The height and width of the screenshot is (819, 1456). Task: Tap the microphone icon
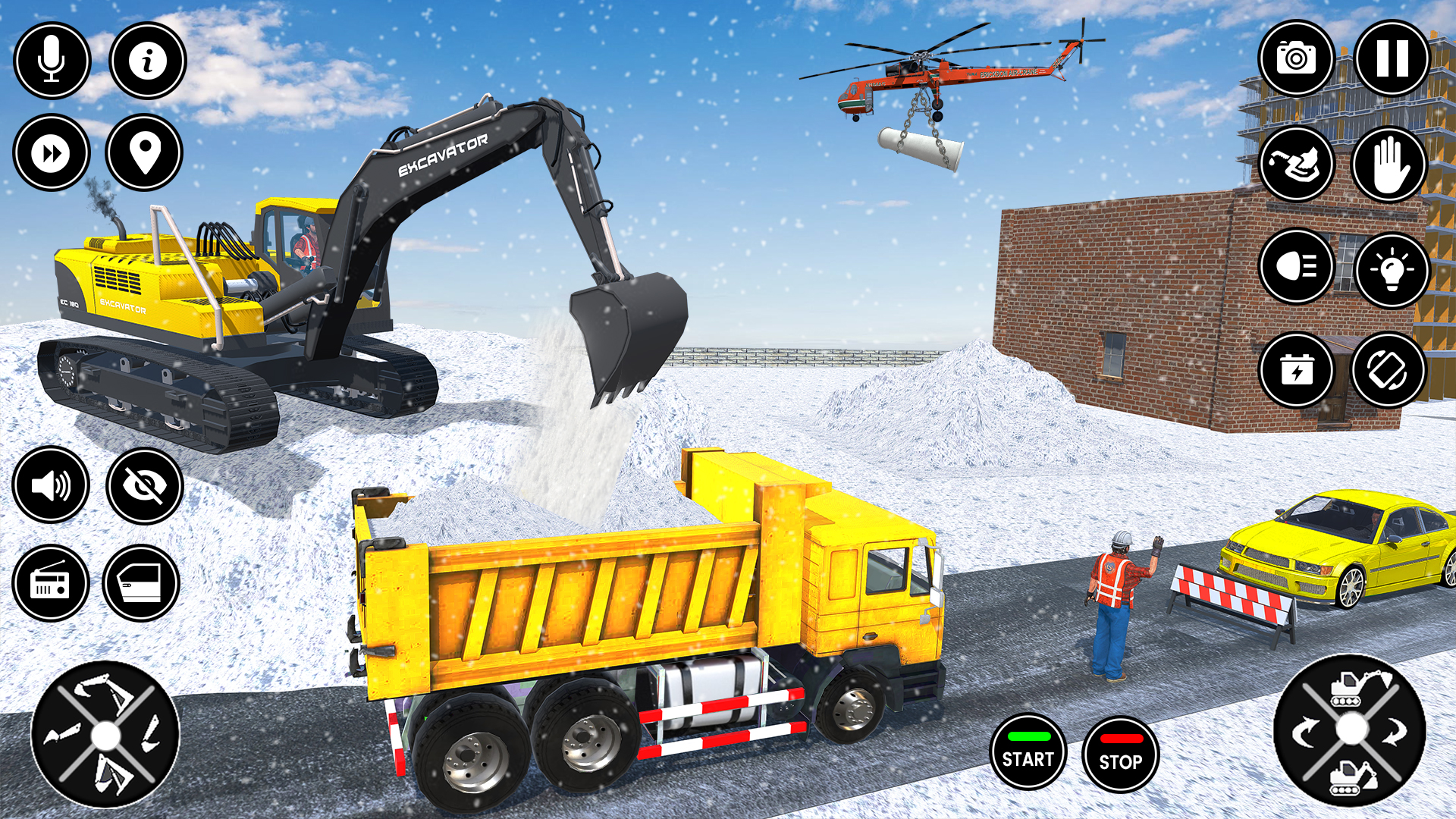point(51,60)
